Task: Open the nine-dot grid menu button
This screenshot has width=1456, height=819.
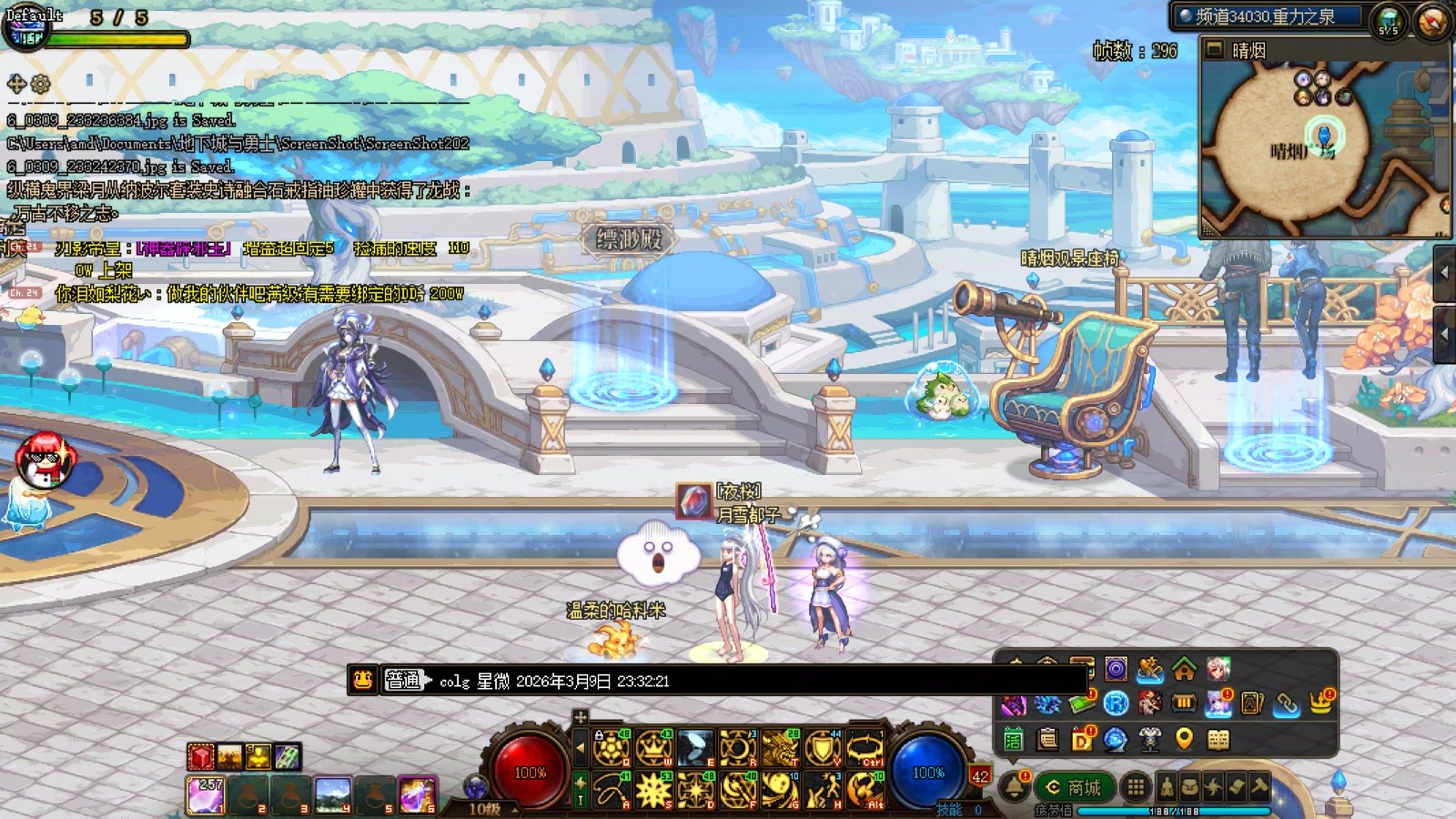Action: point(1135,786)
